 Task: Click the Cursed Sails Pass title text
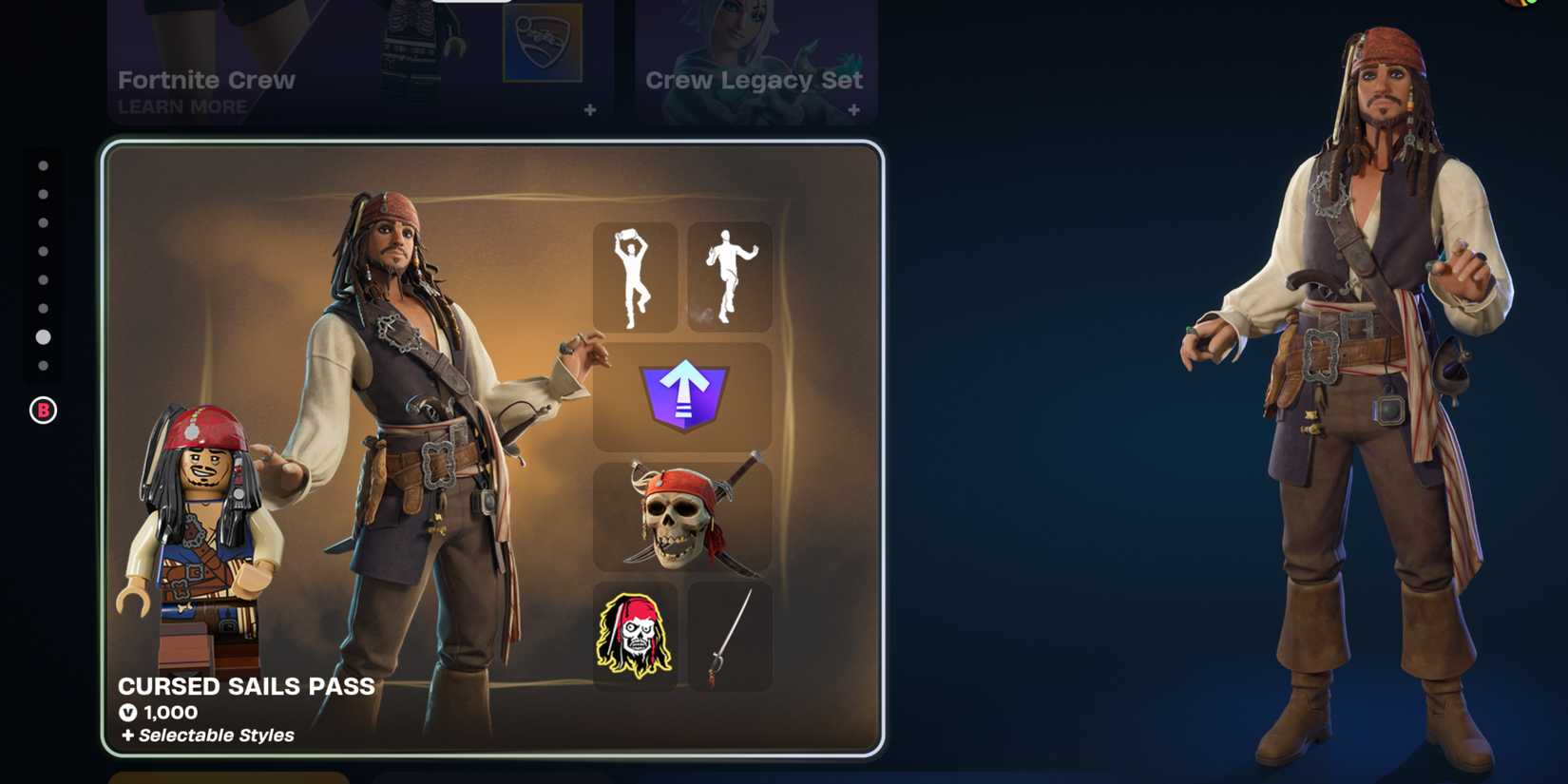click(245, 687)
